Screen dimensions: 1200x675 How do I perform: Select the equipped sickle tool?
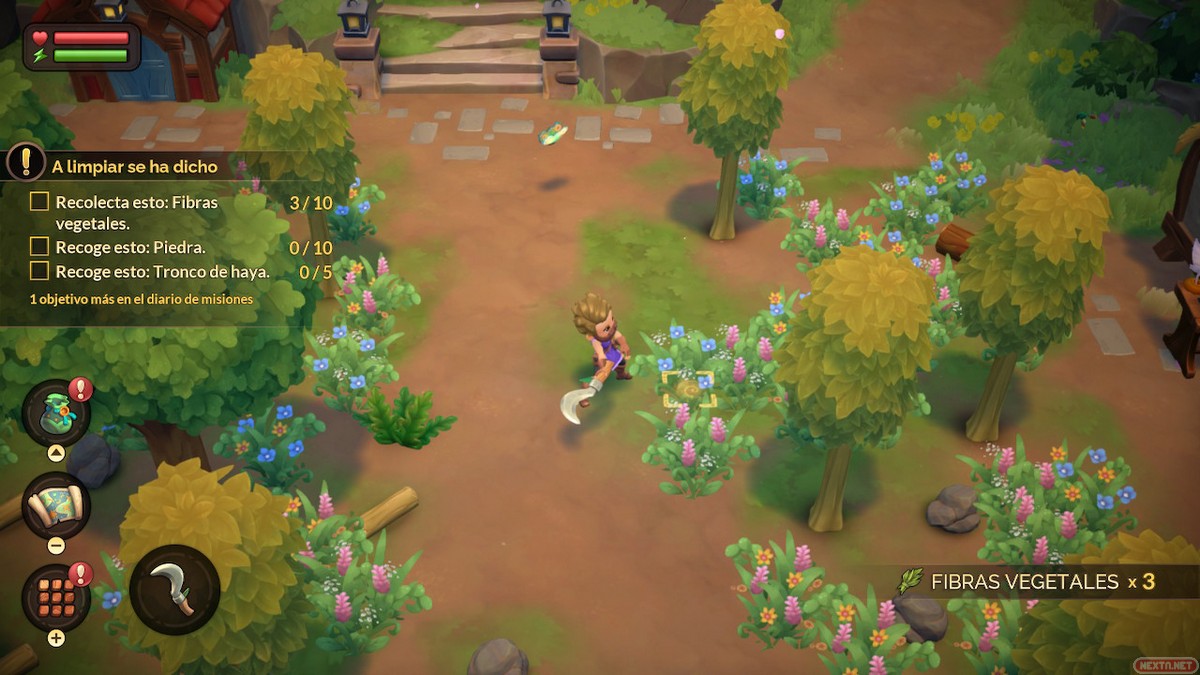174,589
